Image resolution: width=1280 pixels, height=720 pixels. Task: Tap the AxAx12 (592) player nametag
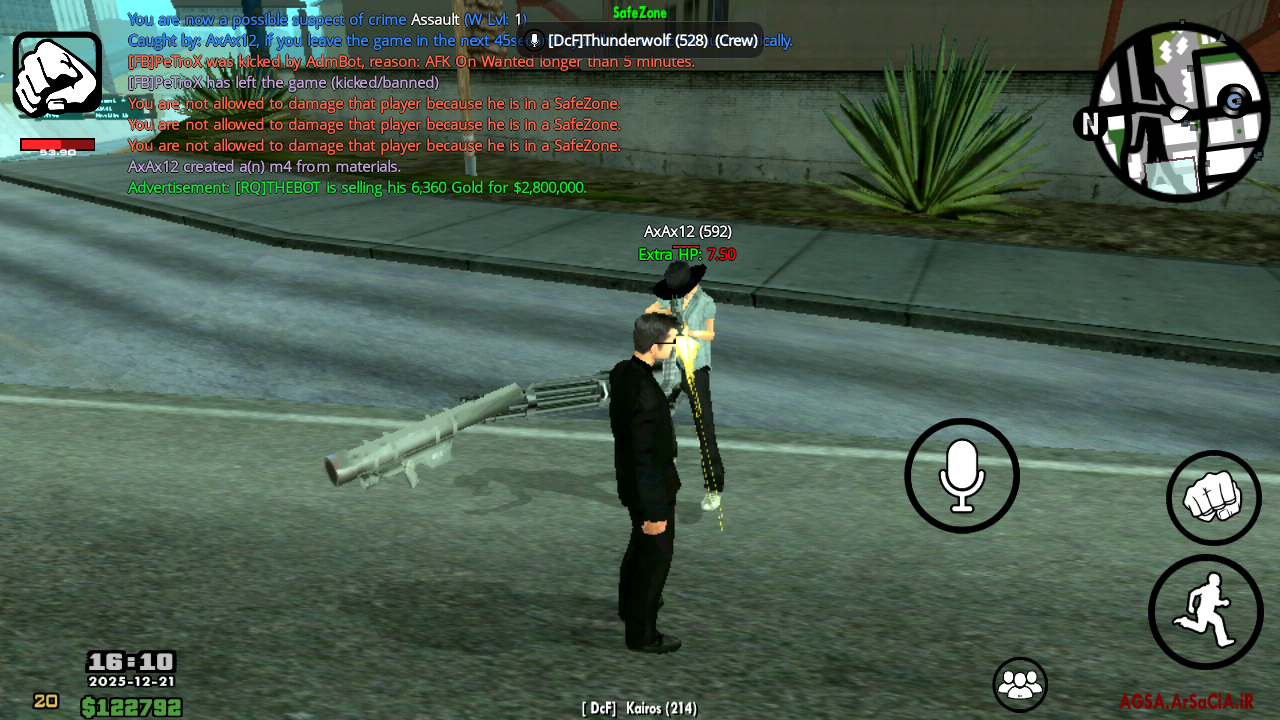687,231
